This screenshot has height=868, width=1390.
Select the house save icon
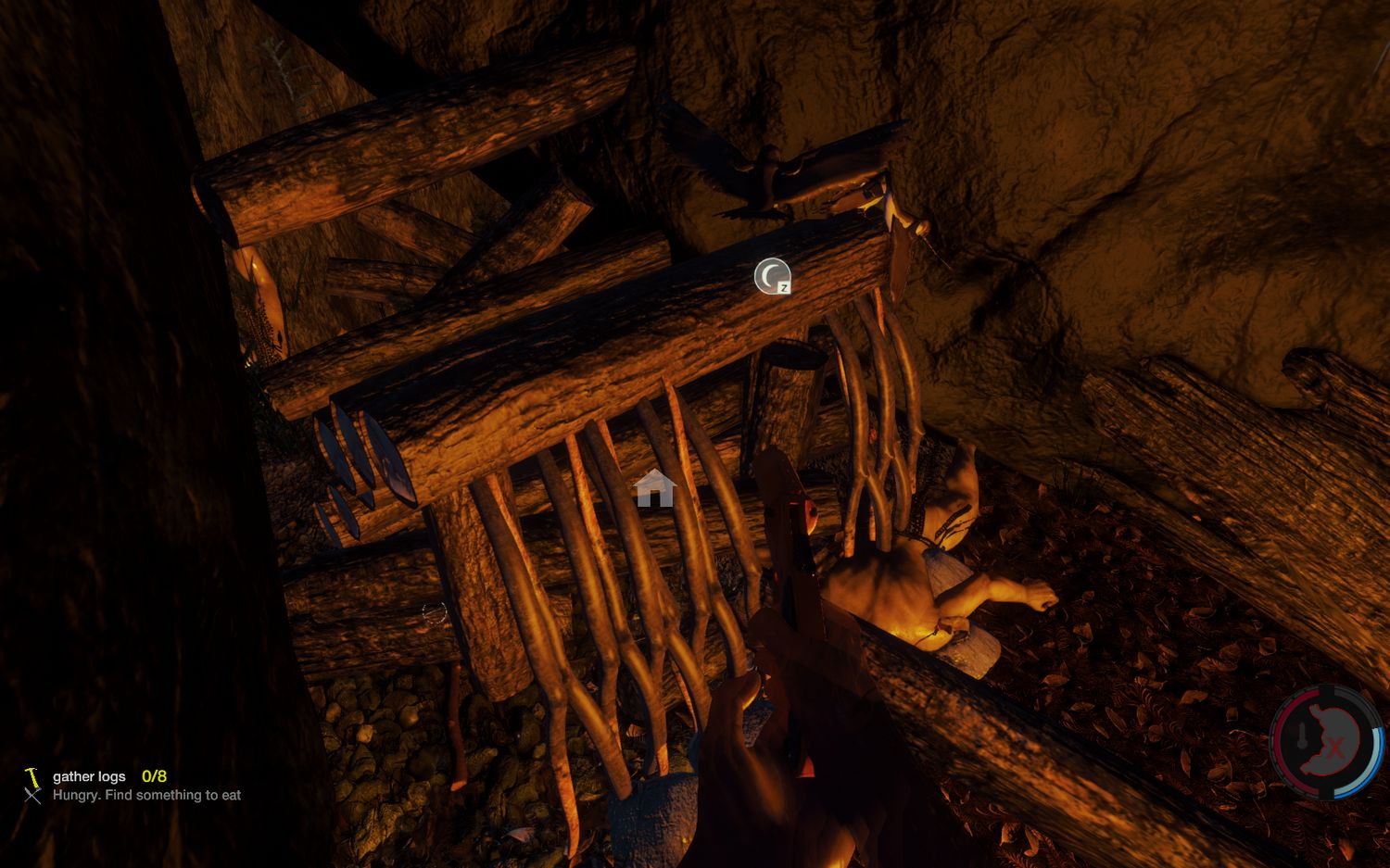(x=654, y=487)
